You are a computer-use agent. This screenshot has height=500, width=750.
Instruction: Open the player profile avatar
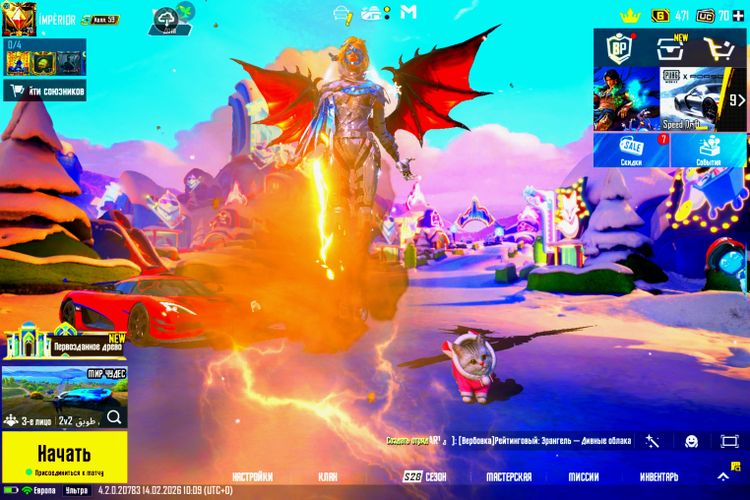(x=18, y=18)
